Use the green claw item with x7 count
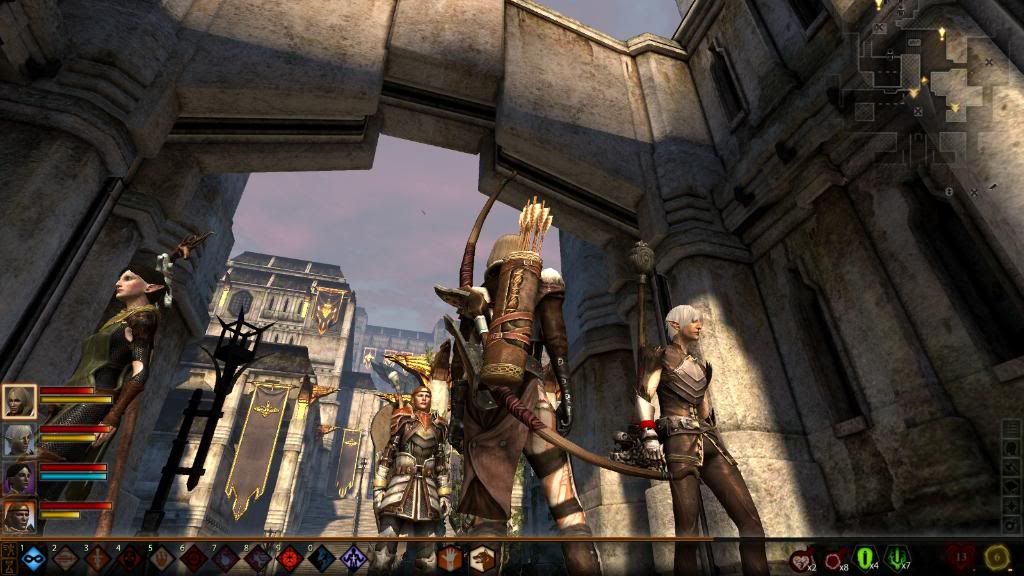Screen dimensions: 1024x576 (897, 558)
